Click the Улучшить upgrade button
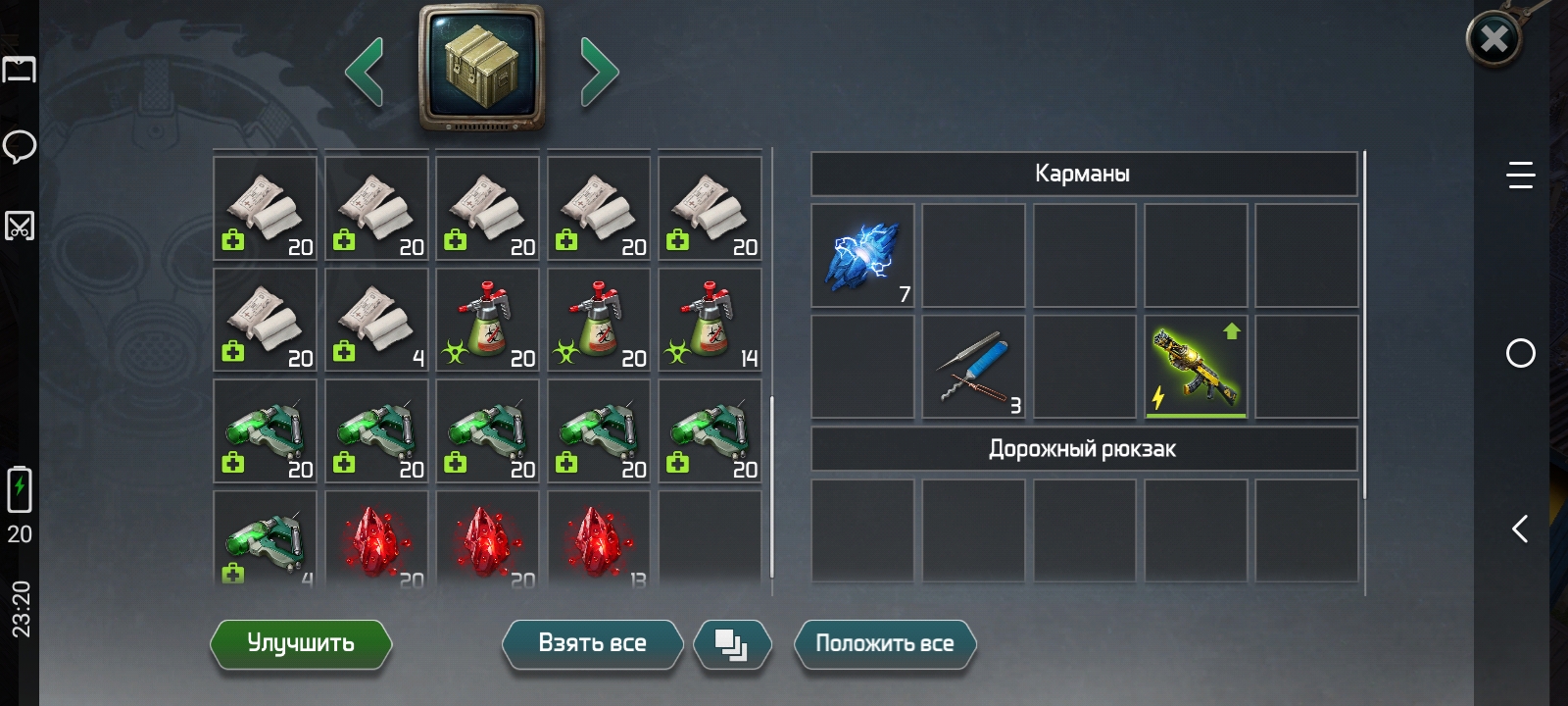 [x=301, y=643]
